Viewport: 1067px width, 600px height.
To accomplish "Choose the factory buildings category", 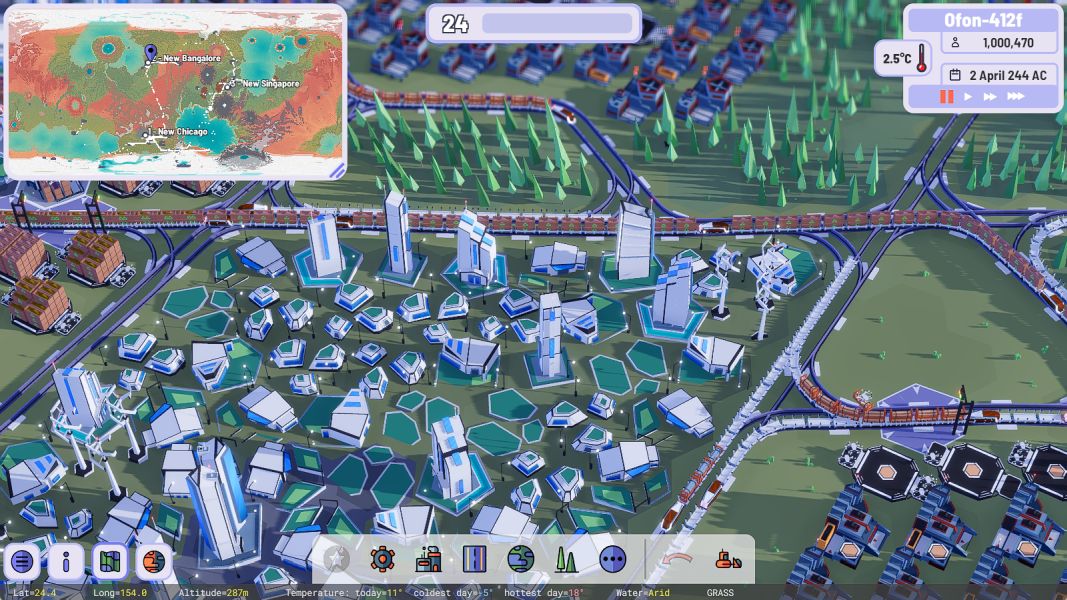I will pyautogui.click(x=429, y=559).
